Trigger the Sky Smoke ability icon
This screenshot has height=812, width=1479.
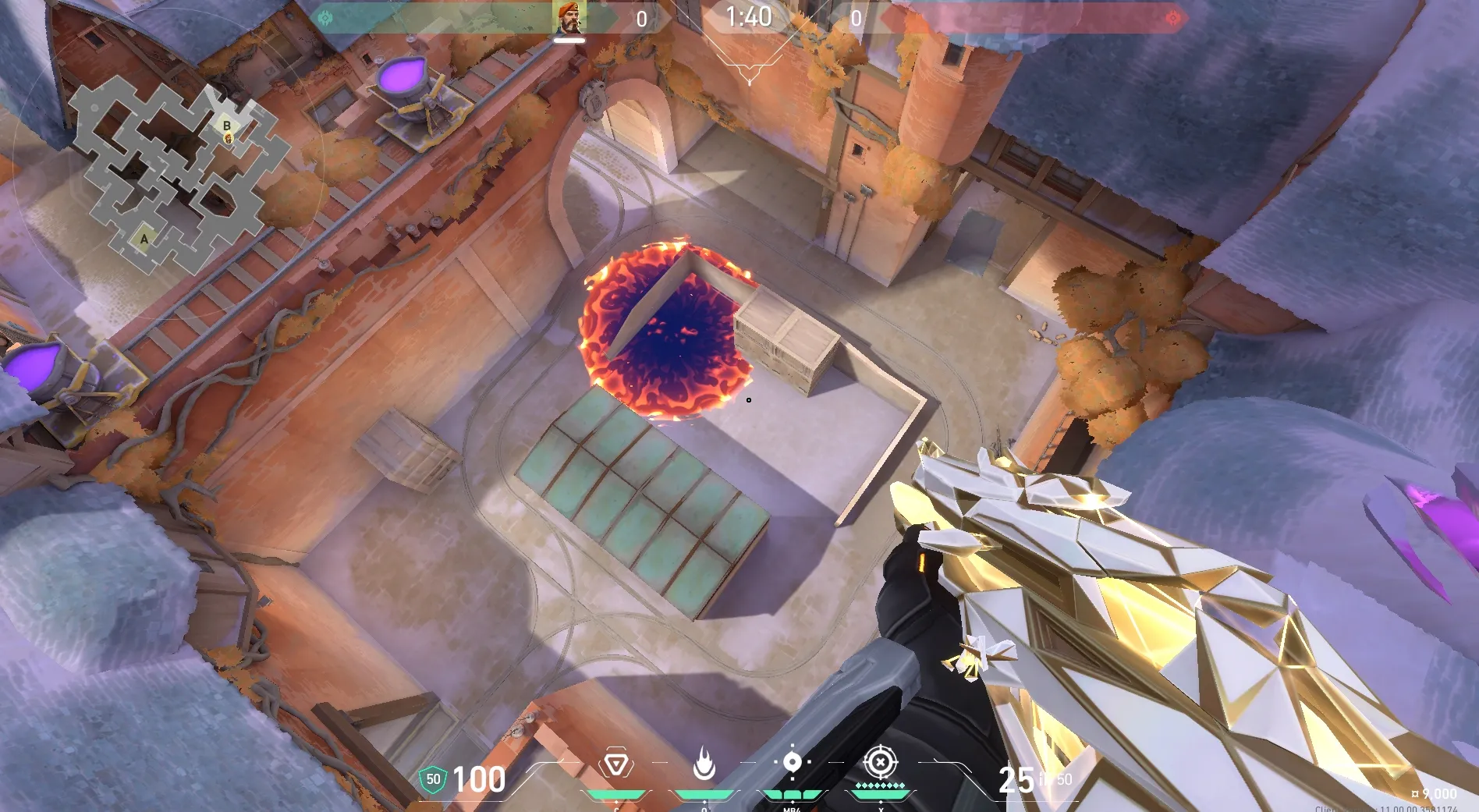(x=792, y=762)
